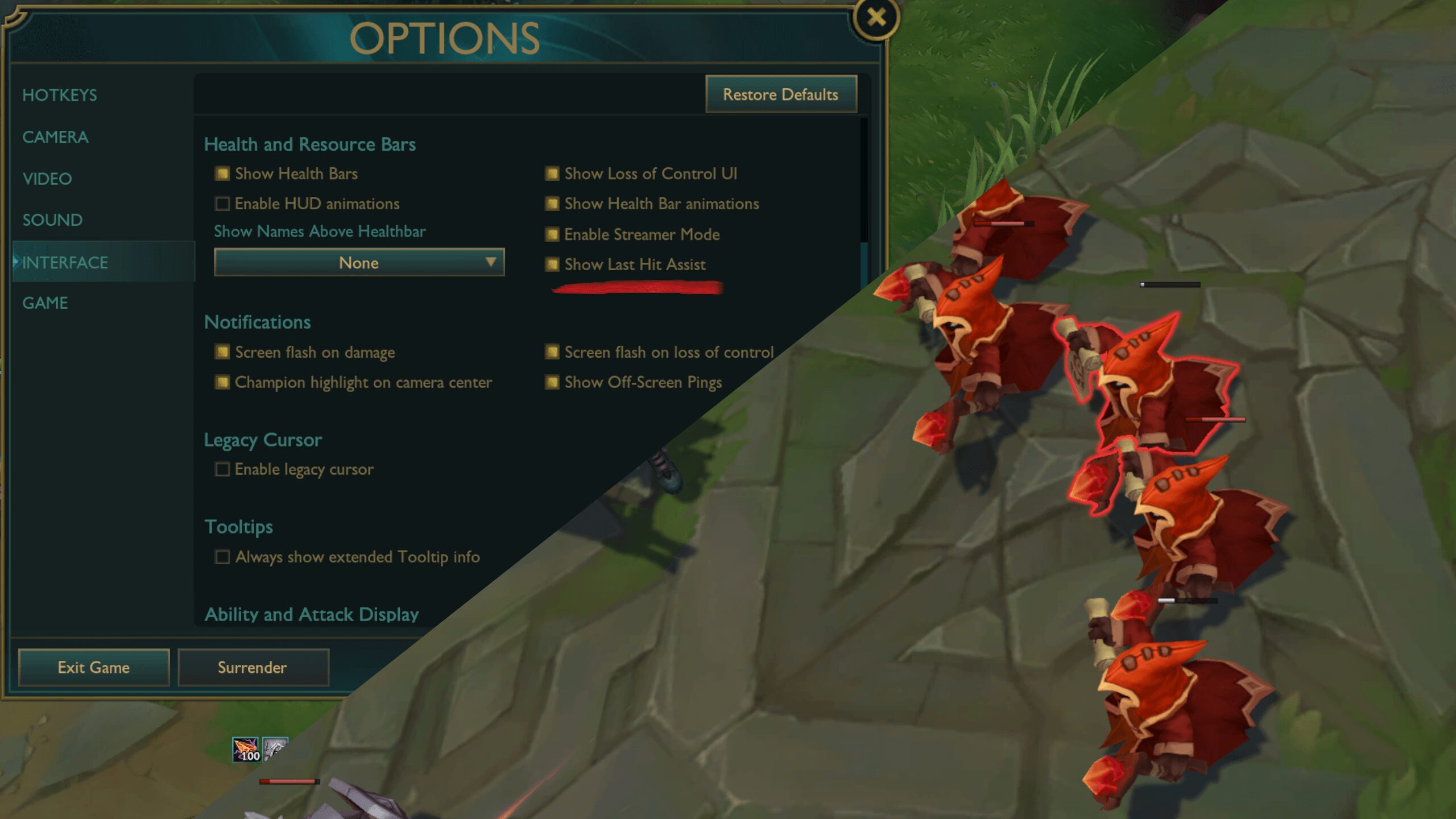This screenshot has height=819, width=1456.
Task: Open the Hotkeys settings section
Action: (x=60, y=95)
